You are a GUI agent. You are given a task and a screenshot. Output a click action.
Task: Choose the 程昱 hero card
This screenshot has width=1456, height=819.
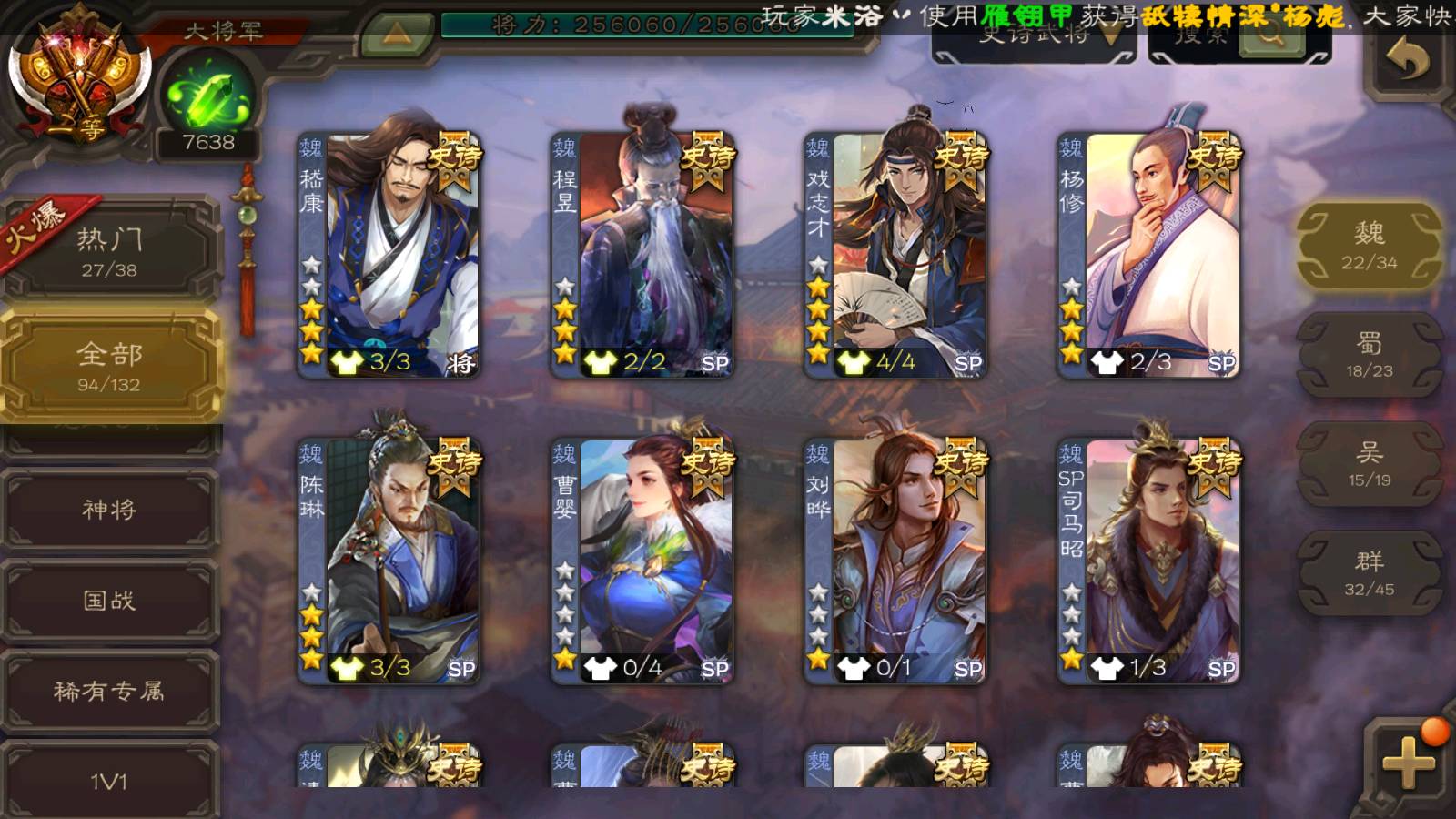point(642,255)
